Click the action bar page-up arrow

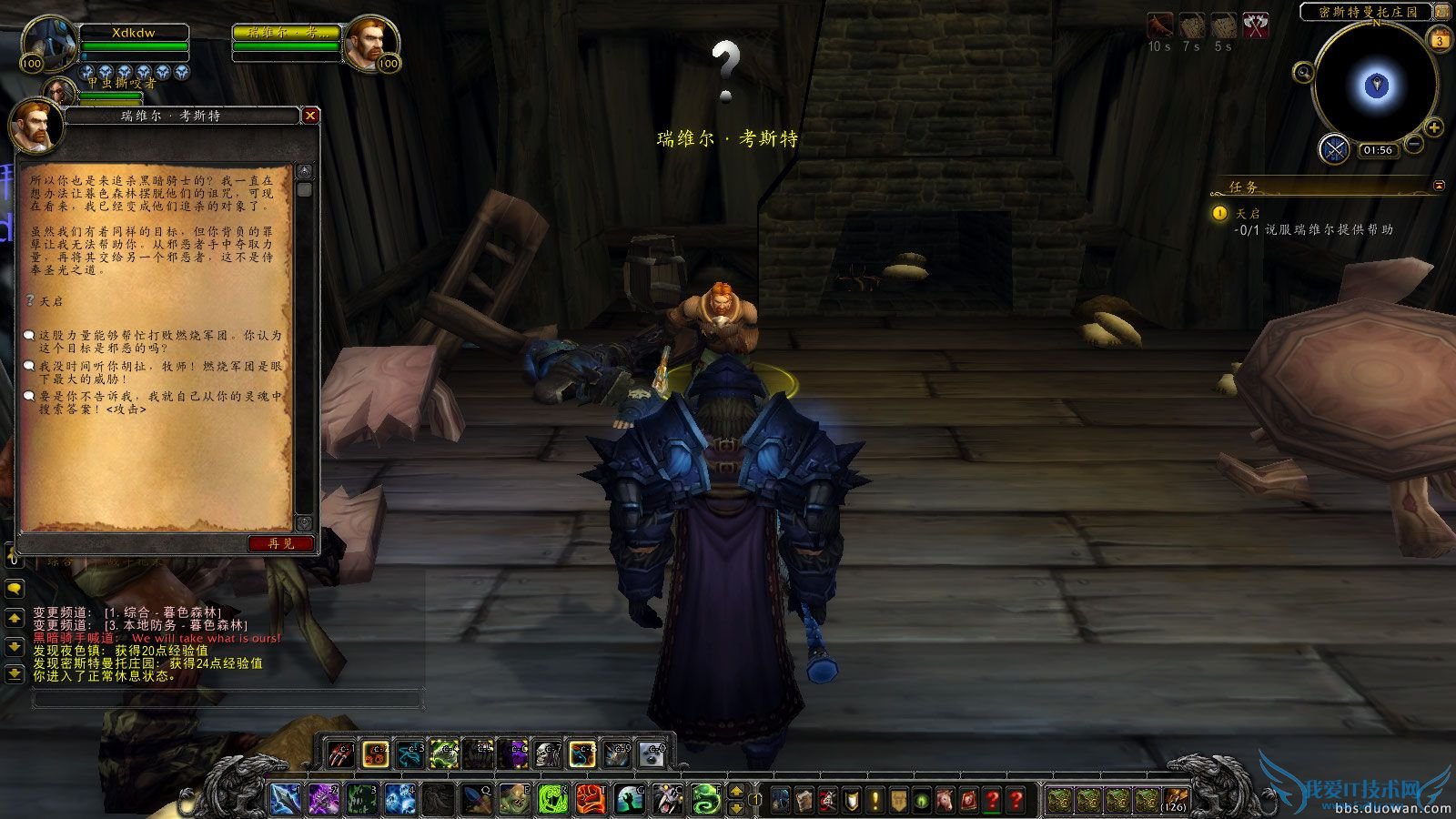pos(736,792)
